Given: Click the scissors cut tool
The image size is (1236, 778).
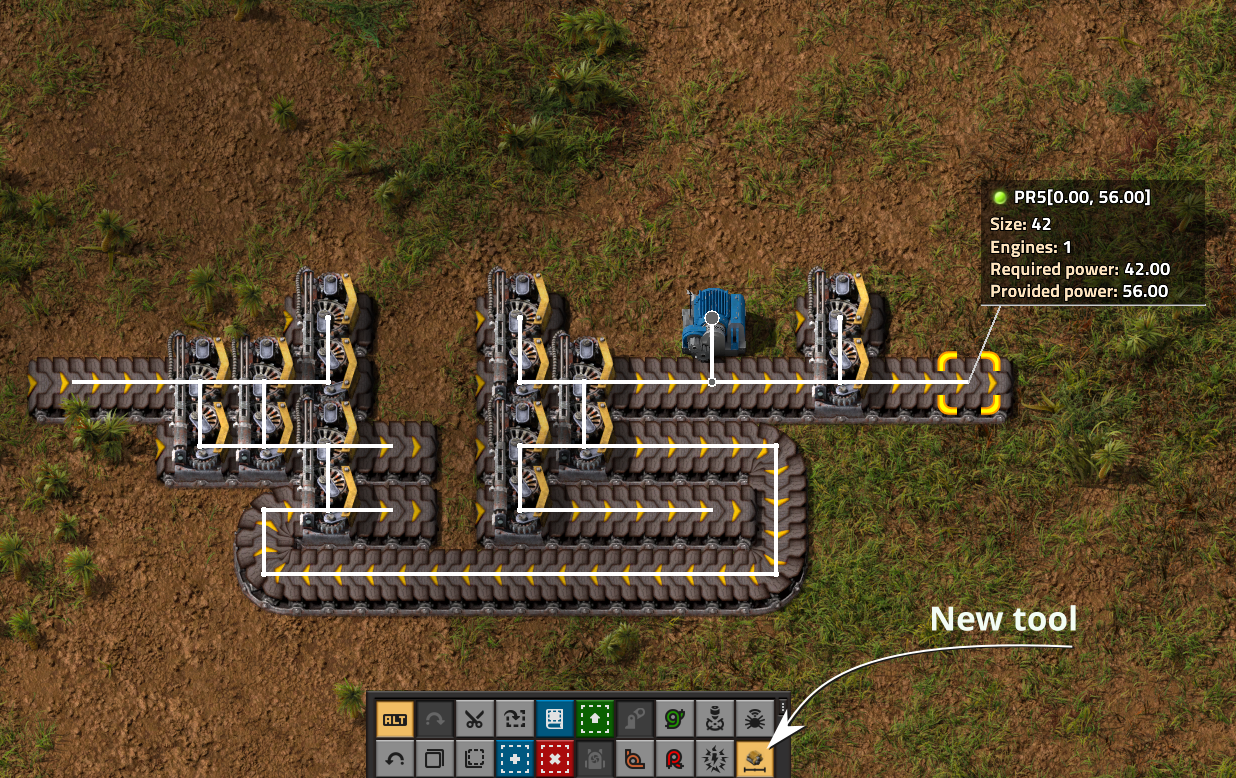Looking at the screenshot, I should click(475, 719).
